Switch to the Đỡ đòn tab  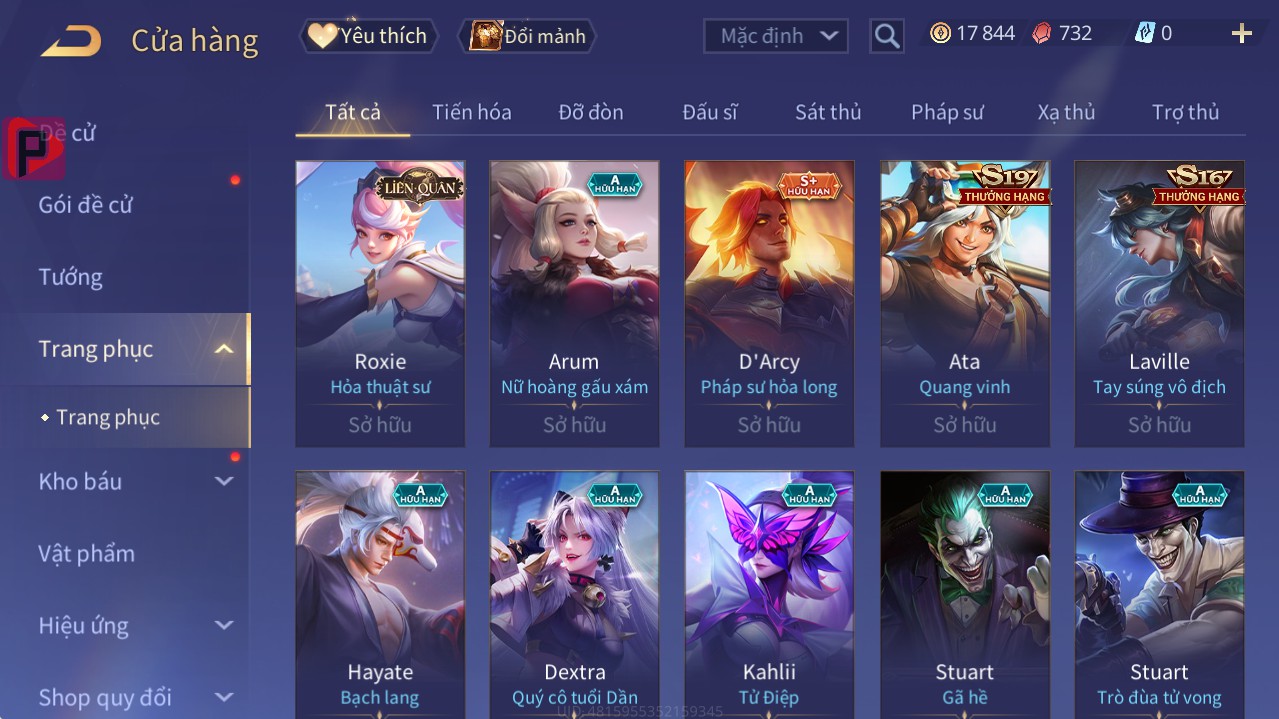[x=591, y=112]
